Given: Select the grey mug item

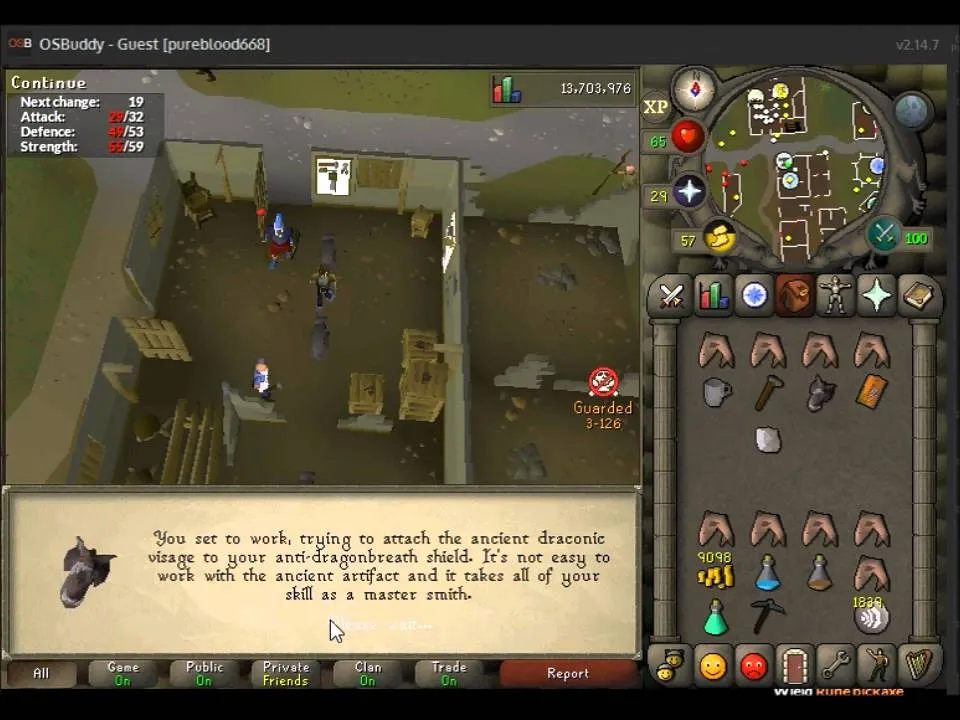Looking at the screenshot, I should (716, 392).
